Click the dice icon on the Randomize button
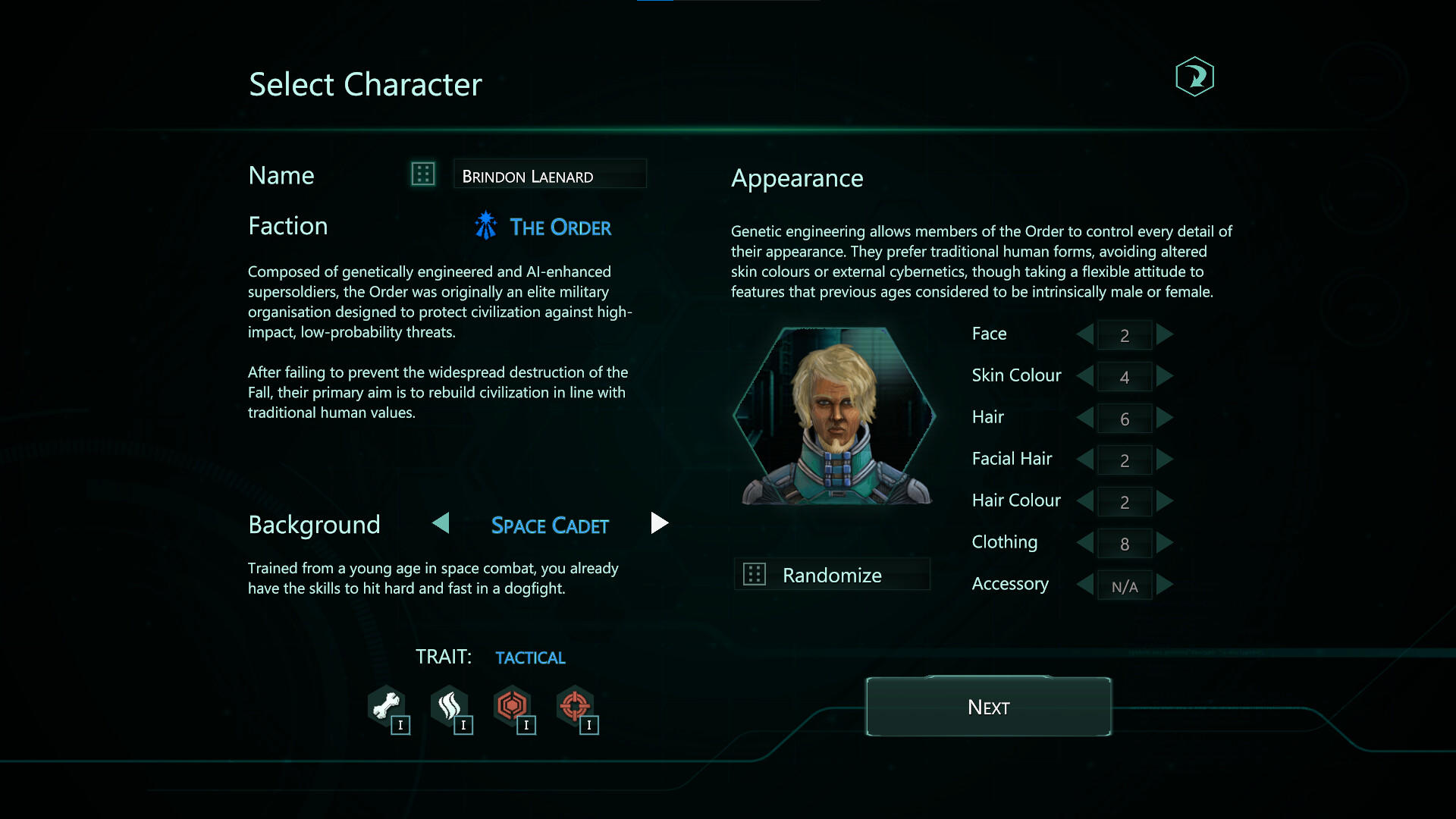 tap(755, 574)
